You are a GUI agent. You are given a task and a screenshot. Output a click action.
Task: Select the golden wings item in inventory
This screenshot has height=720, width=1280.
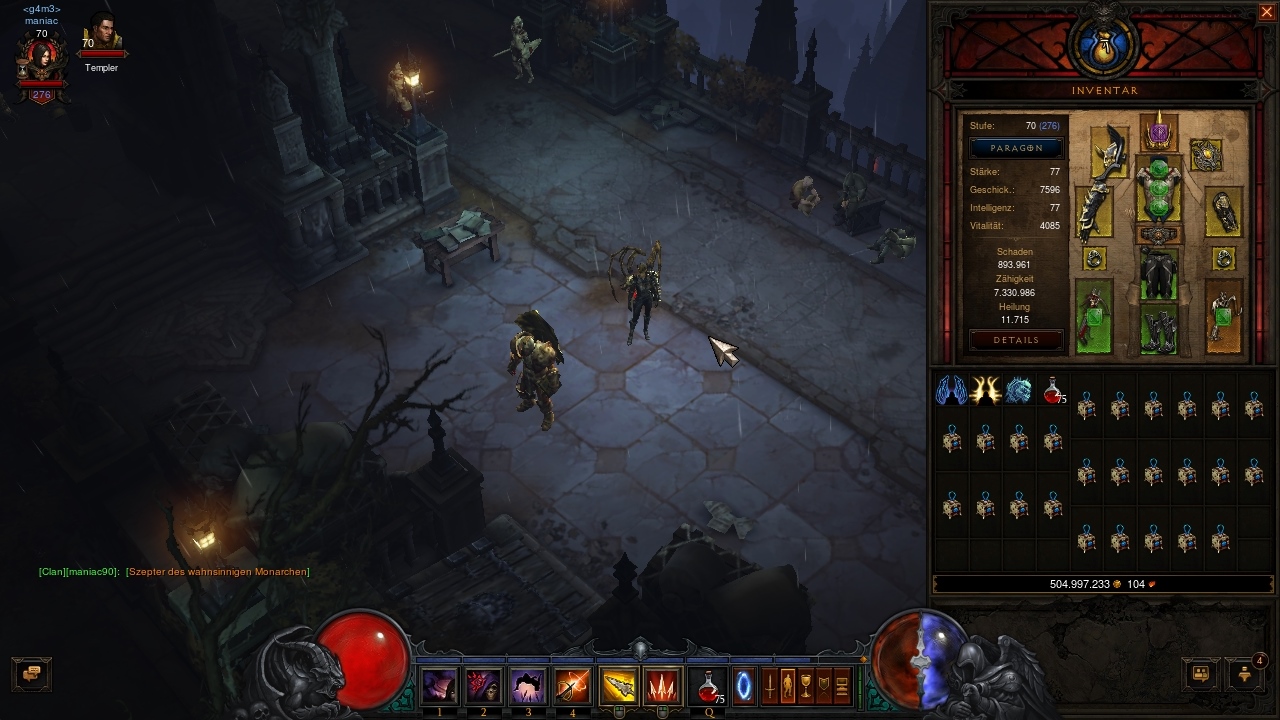[985, 390]
